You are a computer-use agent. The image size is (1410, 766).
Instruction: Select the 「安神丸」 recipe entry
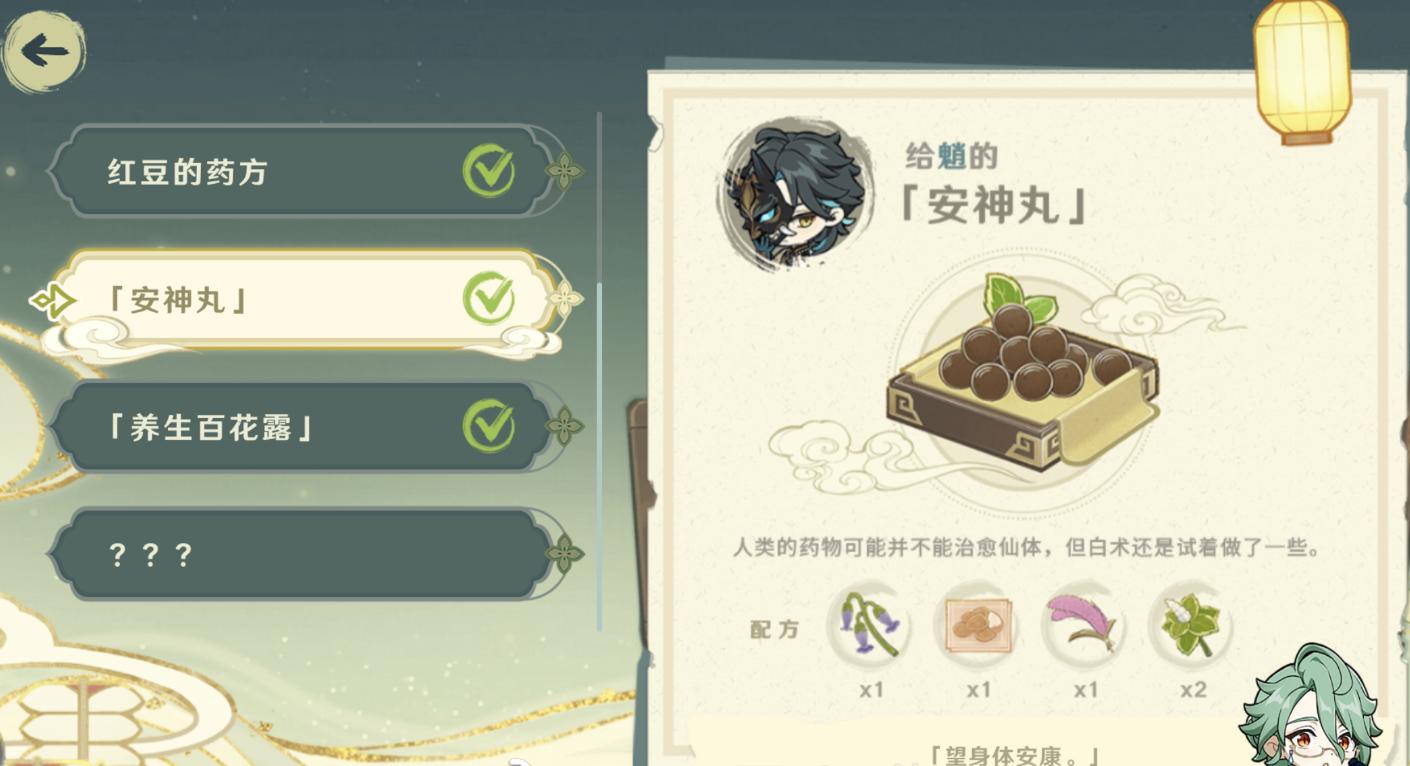(290, 297)
